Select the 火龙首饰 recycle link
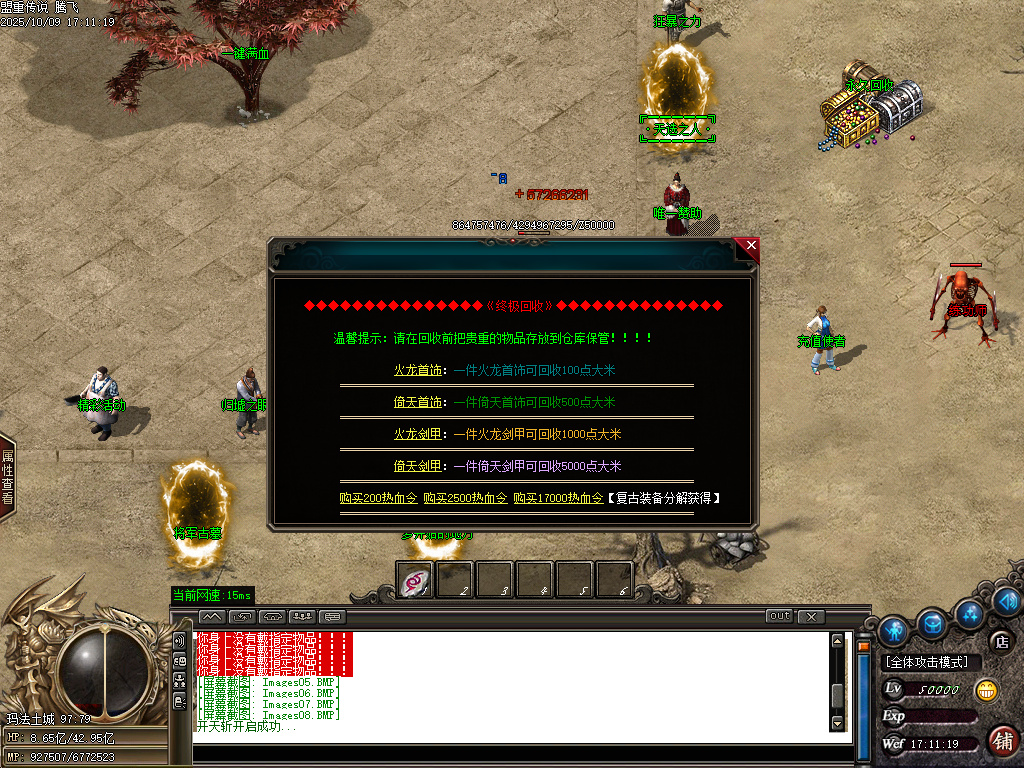 coord(417,370)
